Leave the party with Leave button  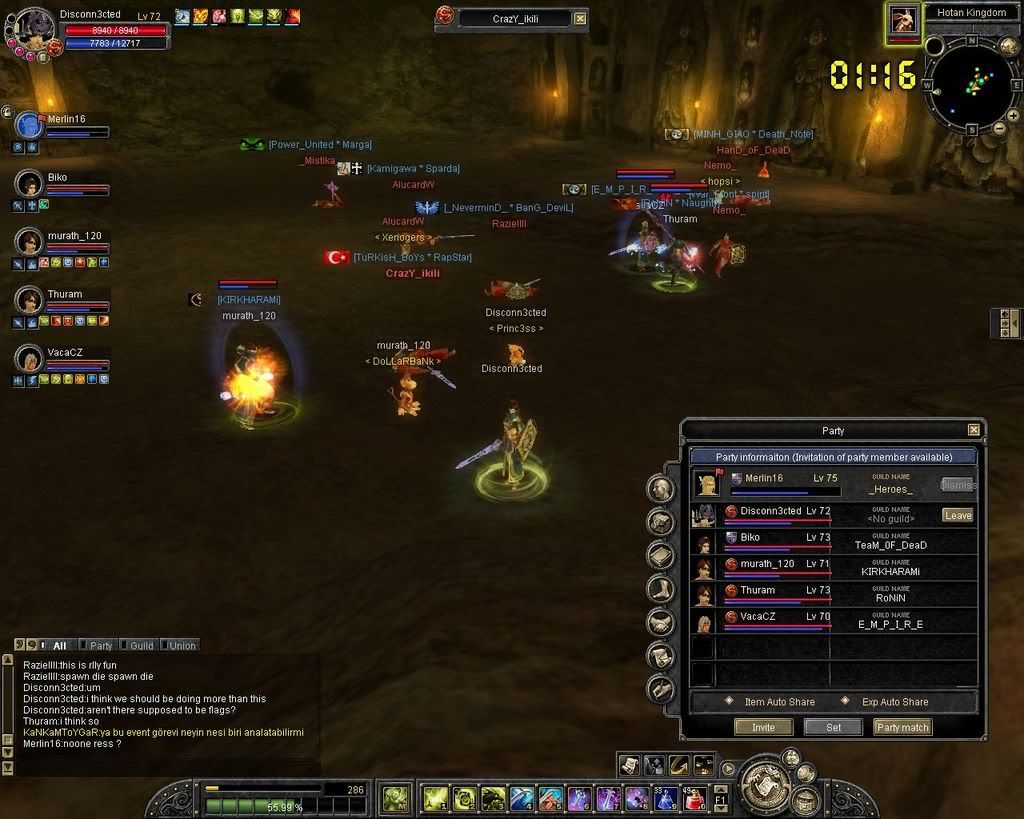coord(957,515)
